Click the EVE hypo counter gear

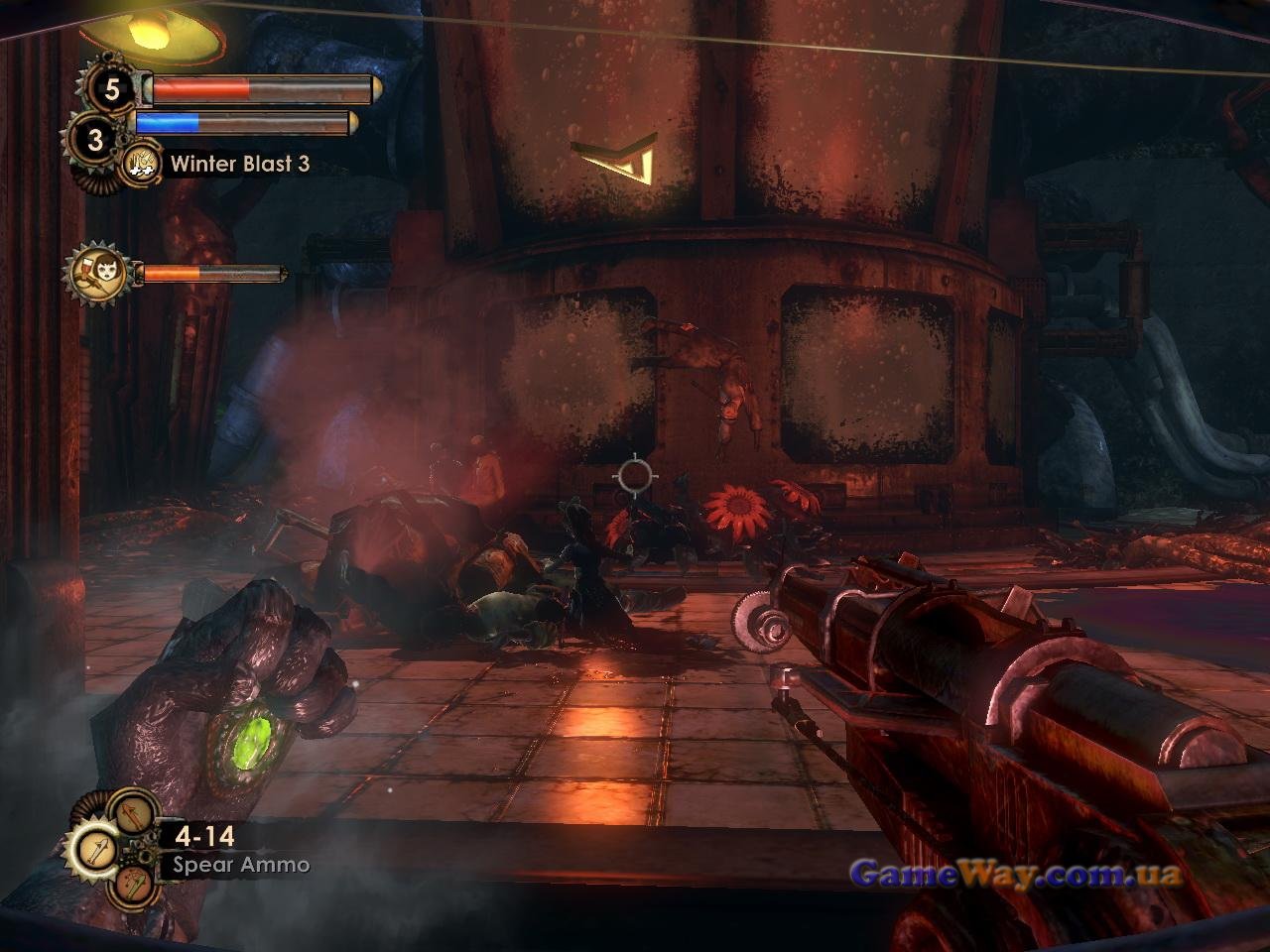click(x=94, y=140)
